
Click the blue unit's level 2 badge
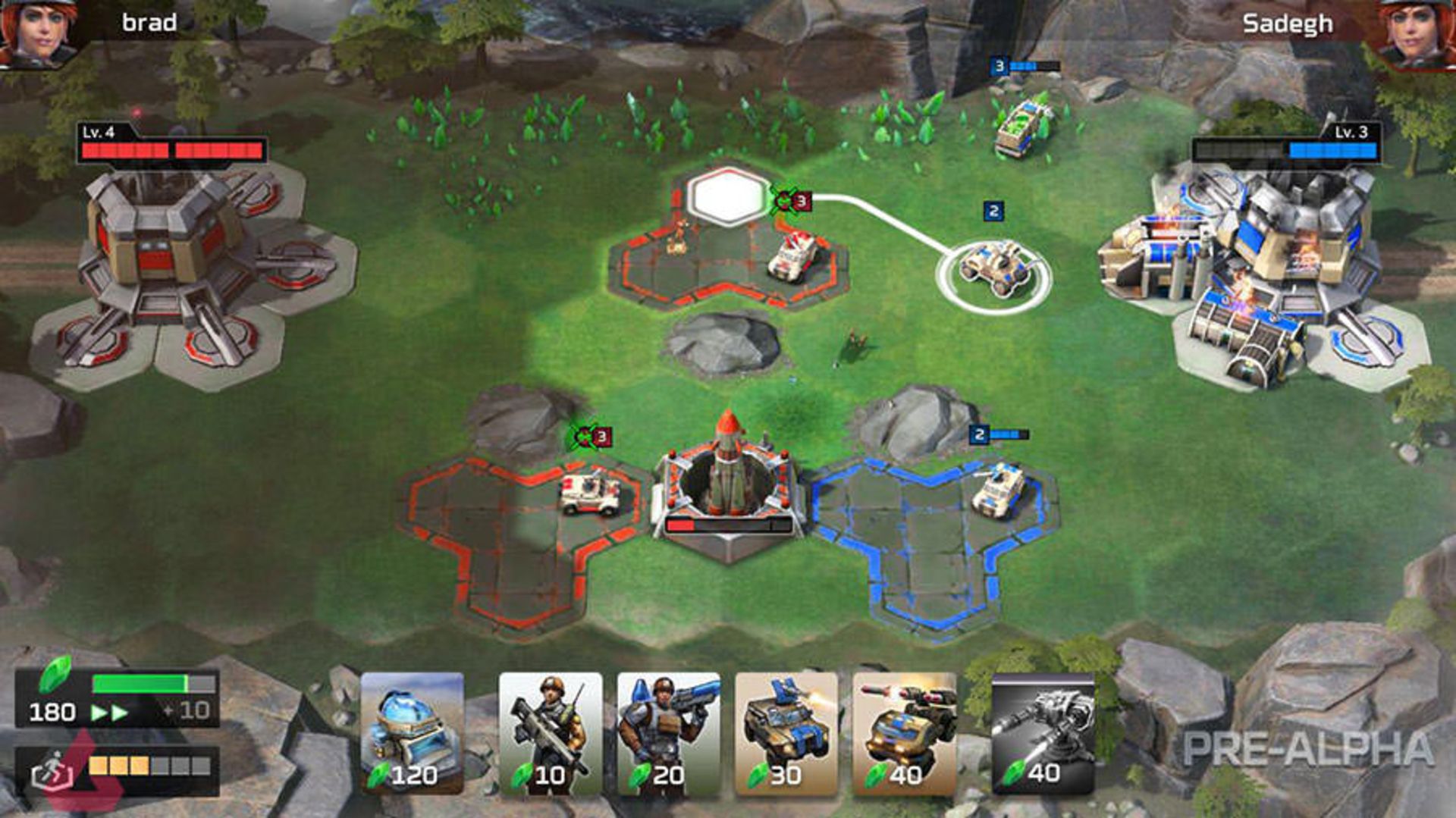[980, 434]
